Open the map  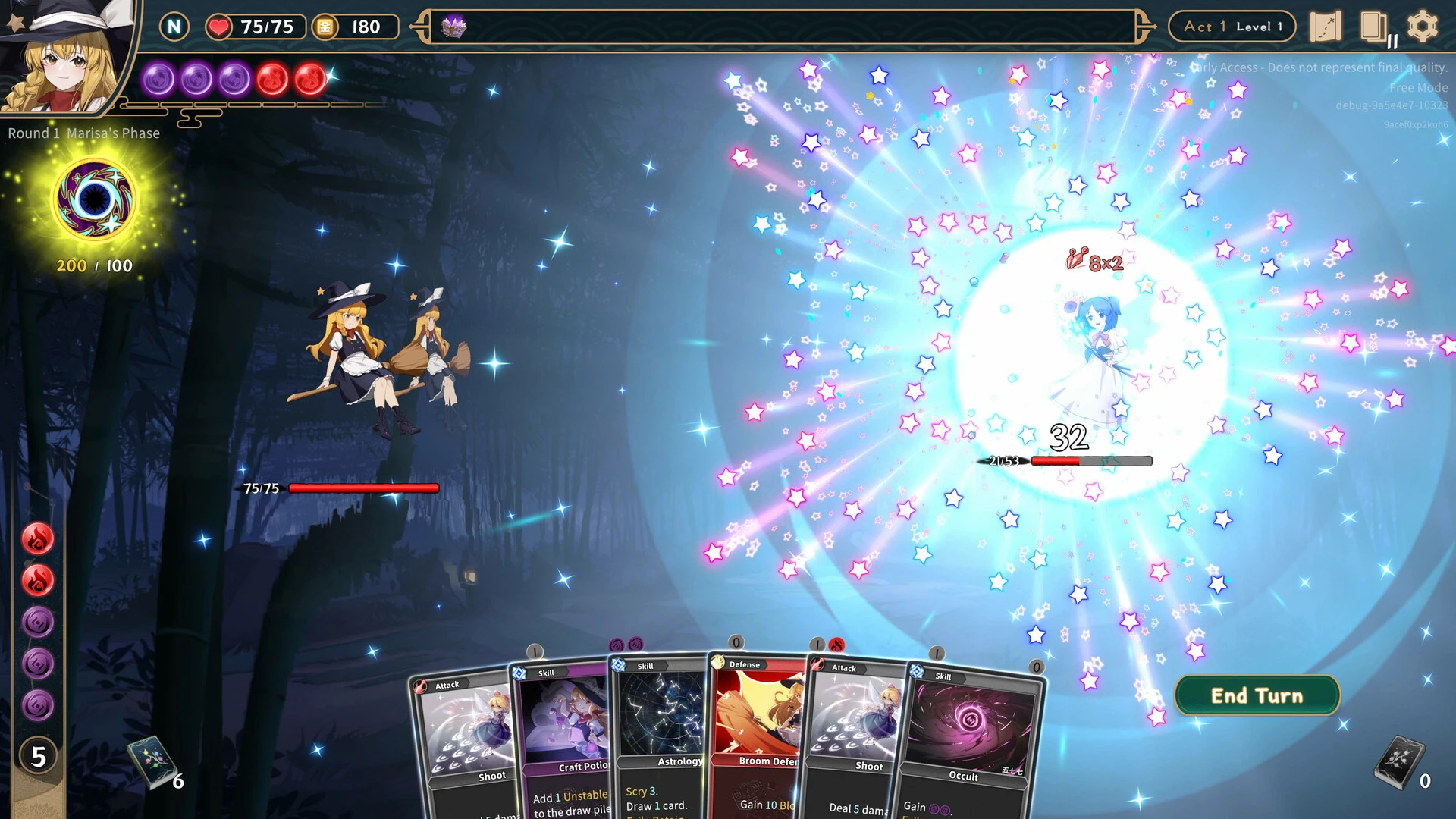pos(1325,27)
